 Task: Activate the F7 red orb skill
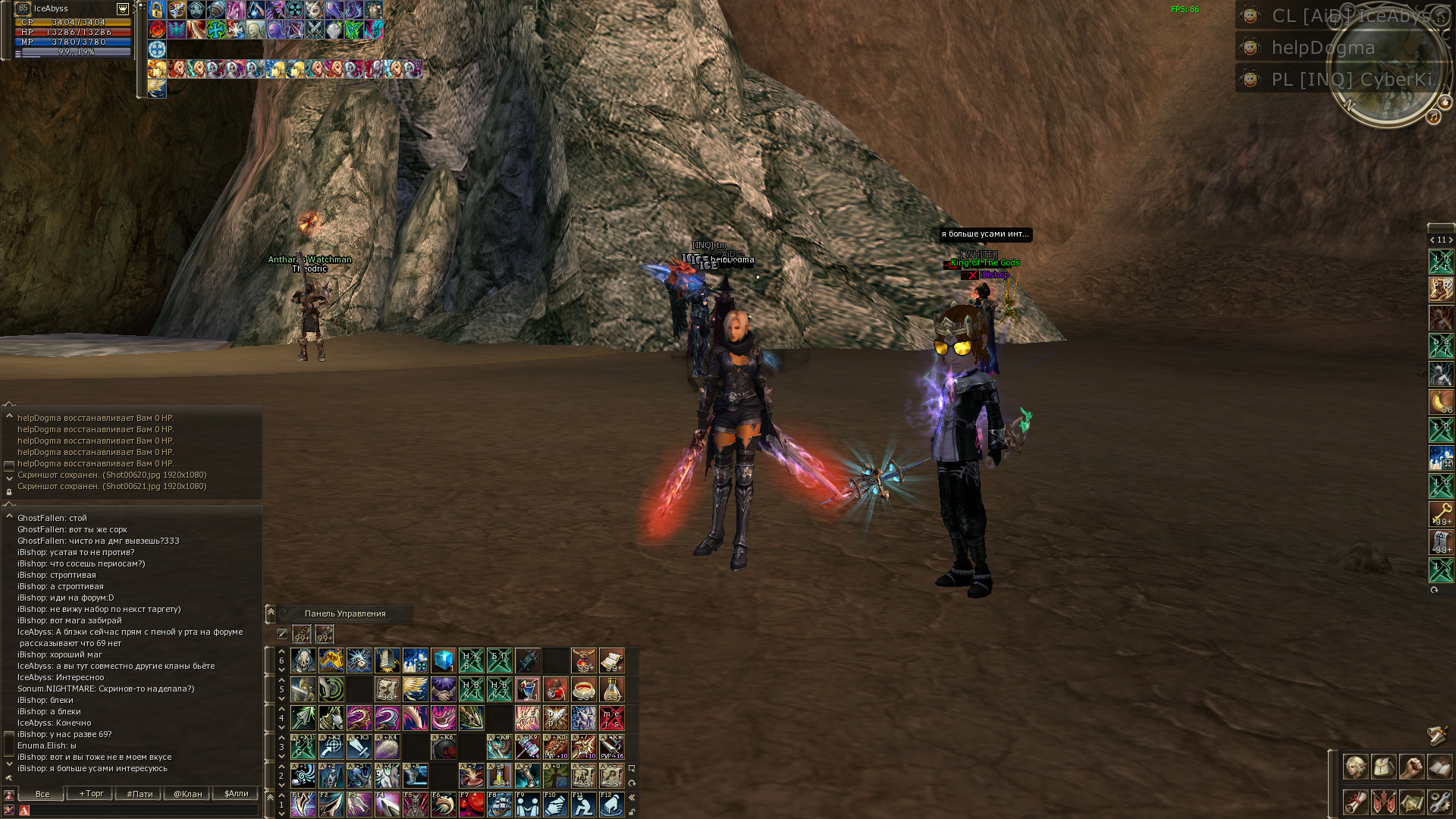[471, 804]
